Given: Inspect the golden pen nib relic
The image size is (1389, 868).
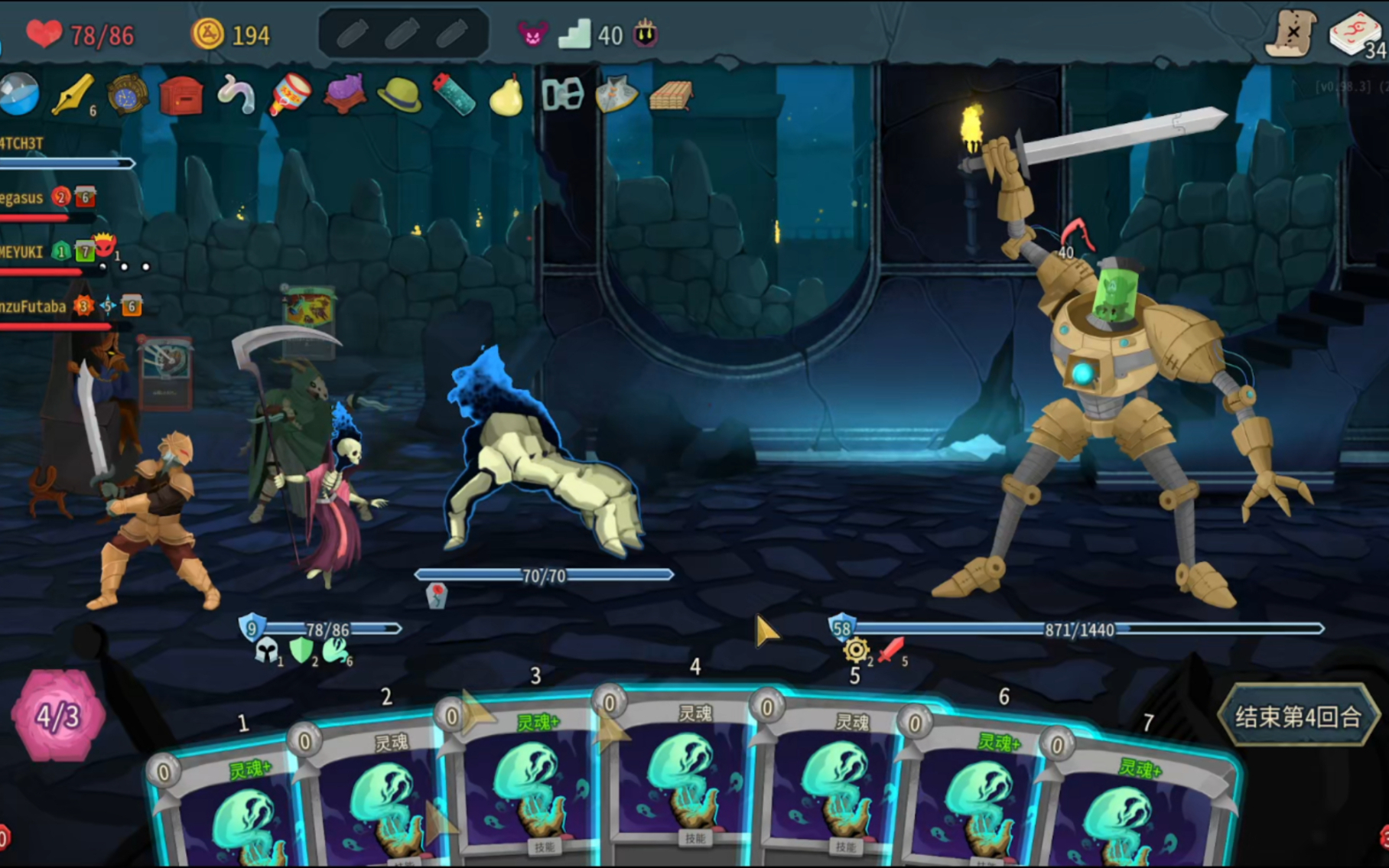Looking at the screenshot, I should pos(73,96).
